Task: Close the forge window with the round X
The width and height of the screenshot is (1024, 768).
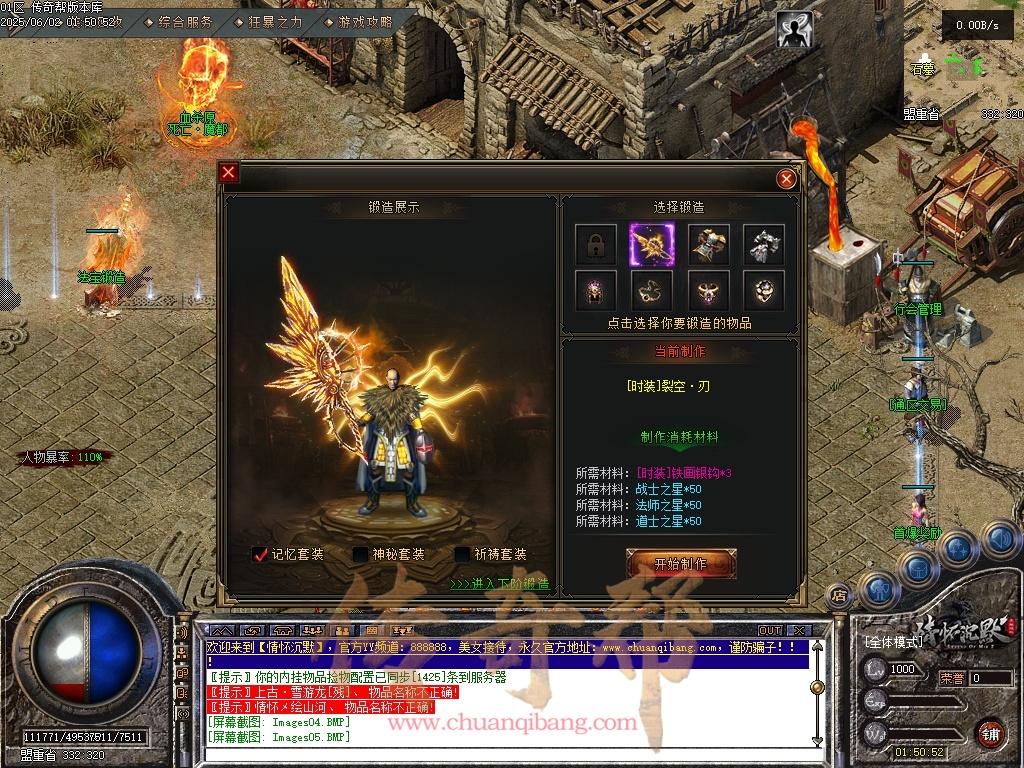Action: 787,178
